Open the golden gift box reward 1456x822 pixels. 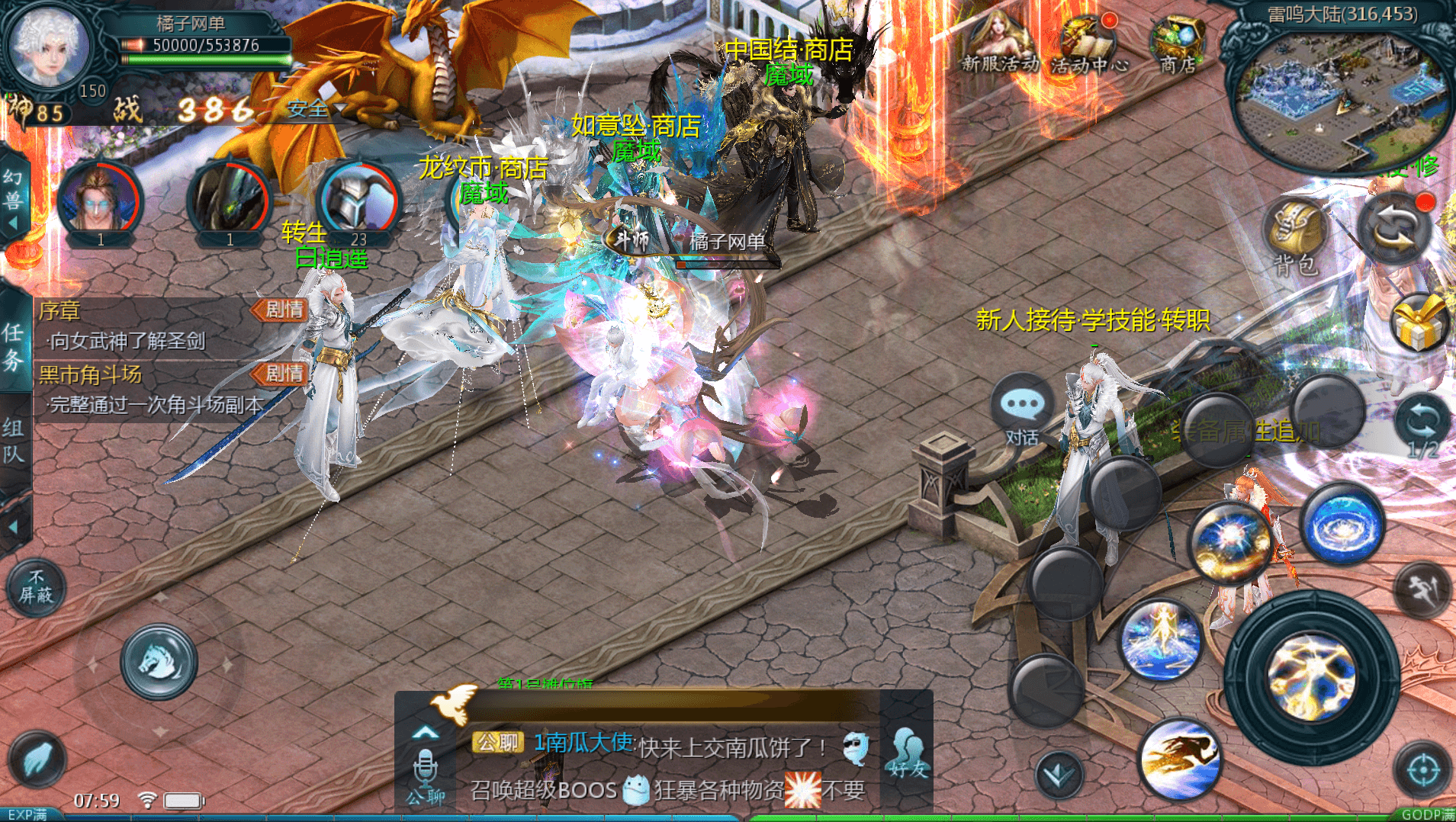tap(1419, 323)
